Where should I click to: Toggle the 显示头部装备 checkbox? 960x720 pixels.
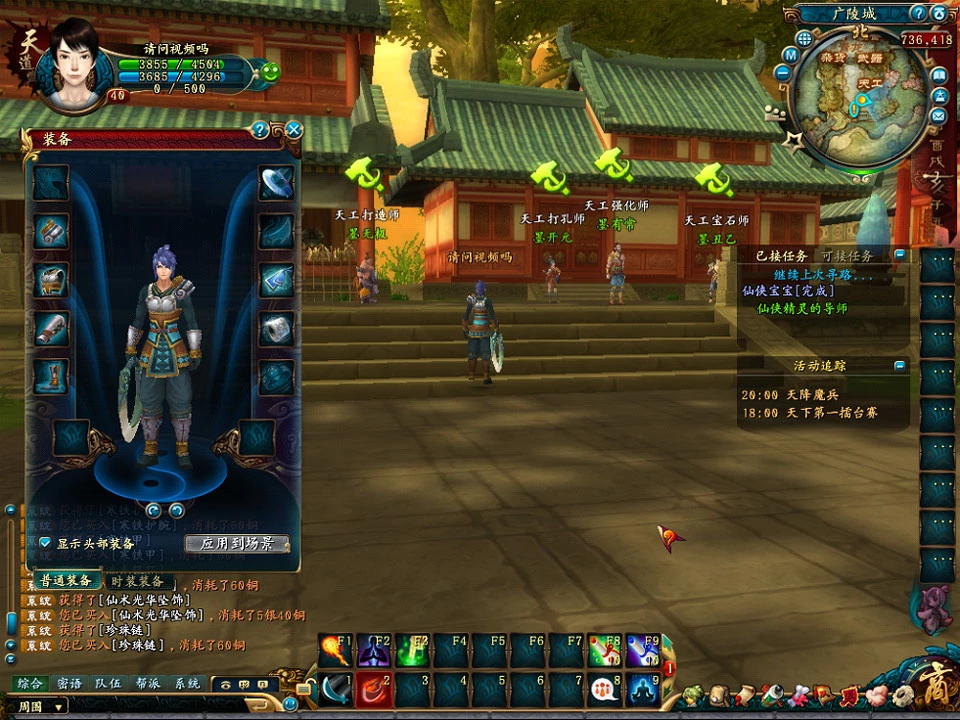45,543
